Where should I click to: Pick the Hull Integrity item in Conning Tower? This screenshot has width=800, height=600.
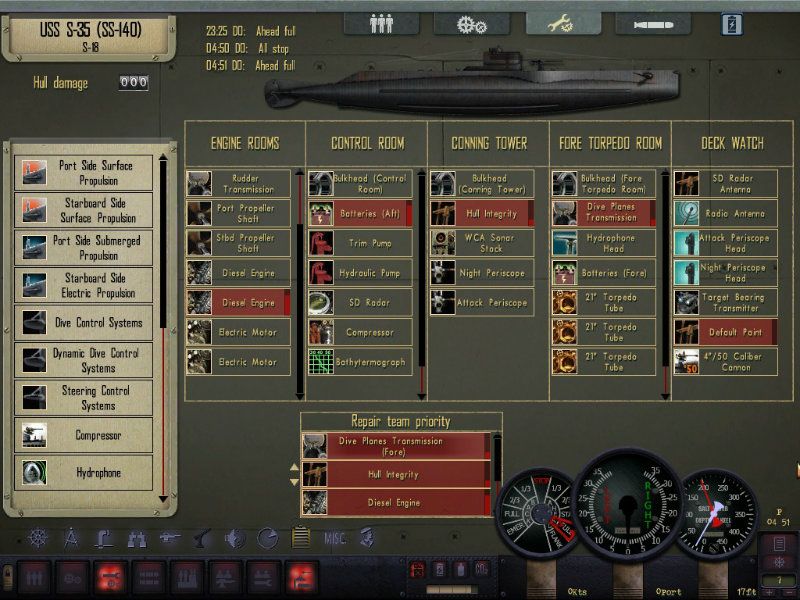coord(481,213)
